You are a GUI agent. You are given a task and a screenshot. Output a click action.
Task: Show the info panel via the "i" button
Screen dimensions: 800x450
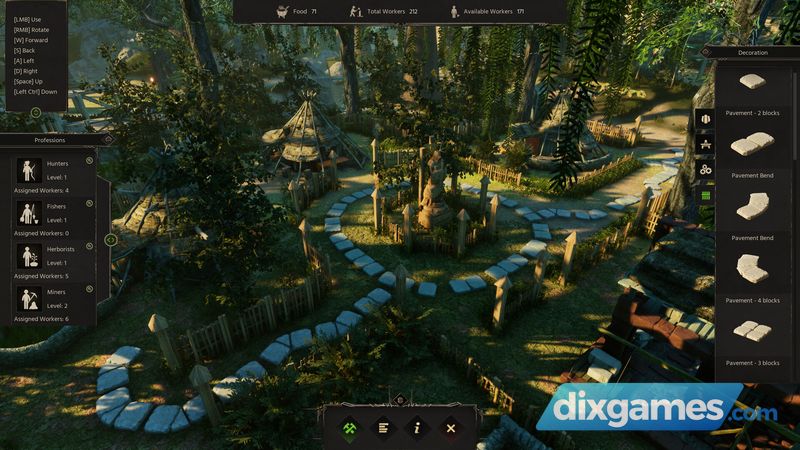417,428
